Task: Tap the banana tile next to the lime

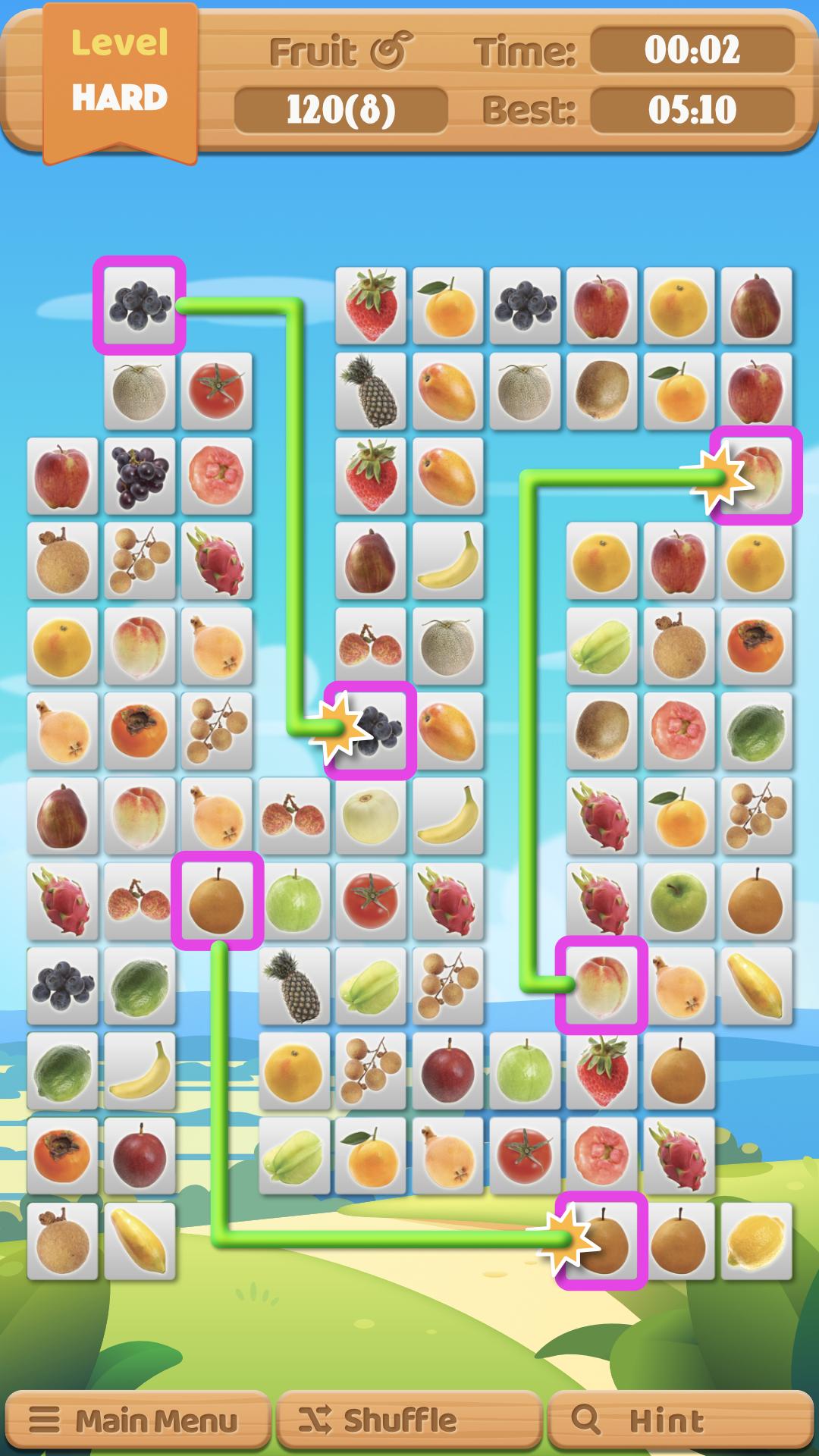Action: point(140,1069)
